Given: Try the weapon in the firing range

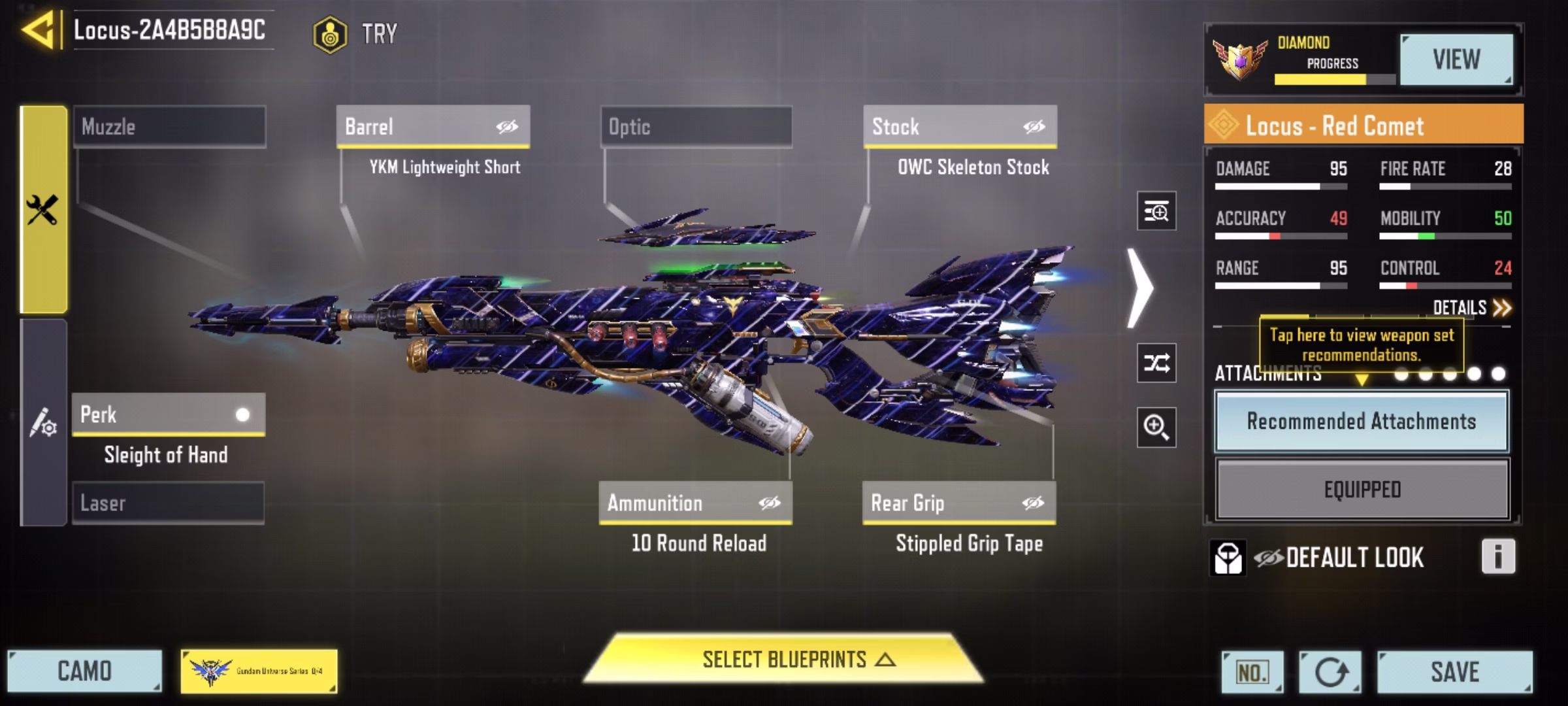Looking at the screenshot, I should [356, 34].
